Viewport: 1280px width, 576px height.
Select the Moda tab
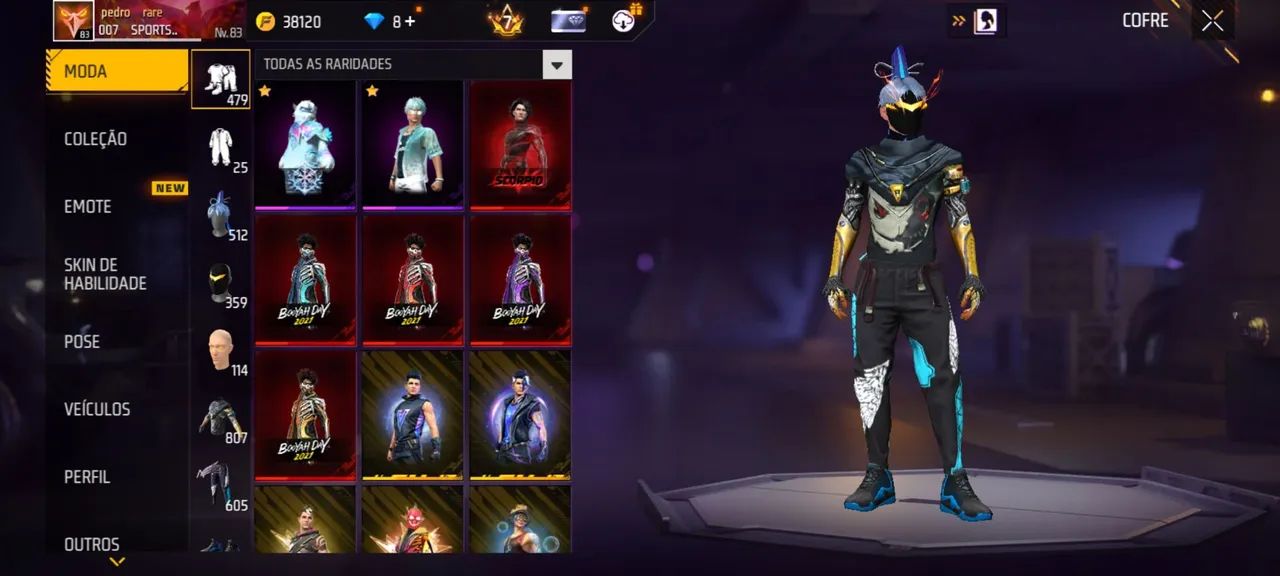coord(116,71)
